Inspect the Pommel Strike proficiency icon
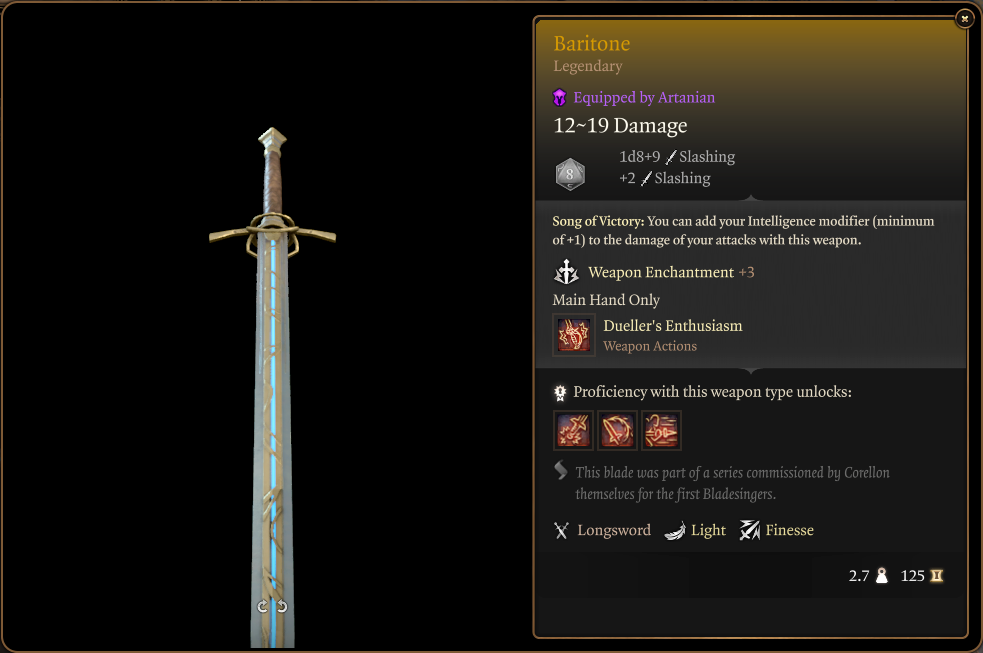This screenshot has width=983, height=653. tap(574, 430)
